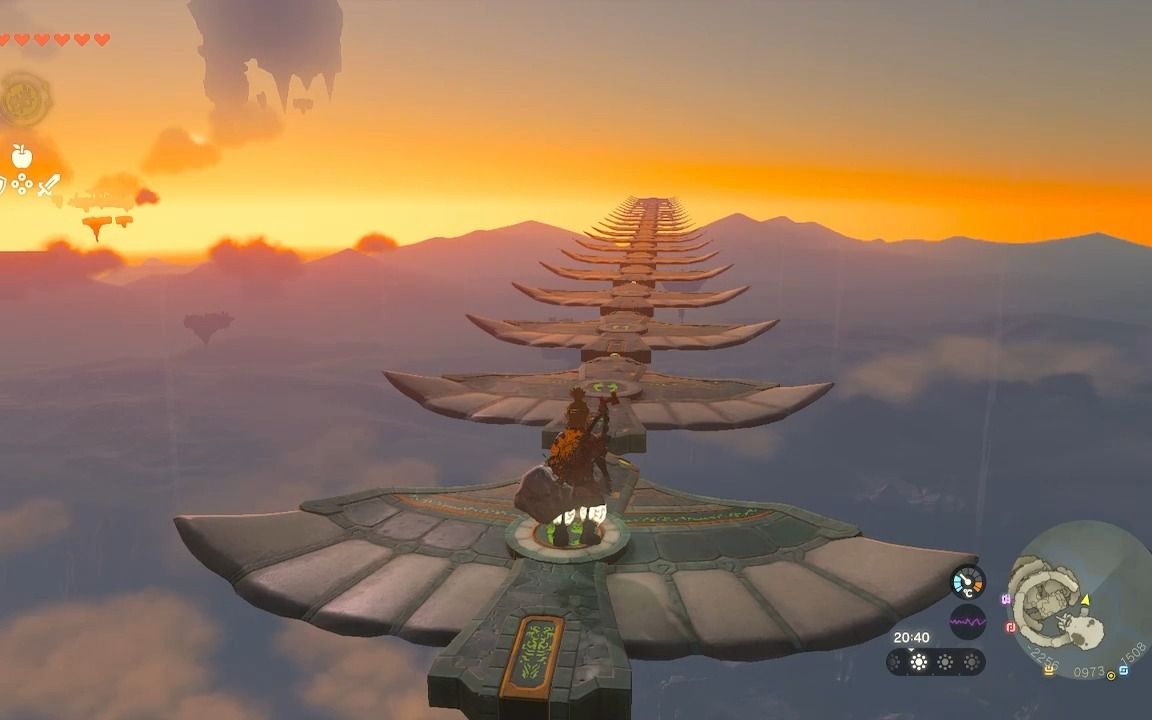Image resolution: width=1152 pixels, height=720 pixels.
Task: Select the purple marker on minimap edge
Action: coord(1006,599)
